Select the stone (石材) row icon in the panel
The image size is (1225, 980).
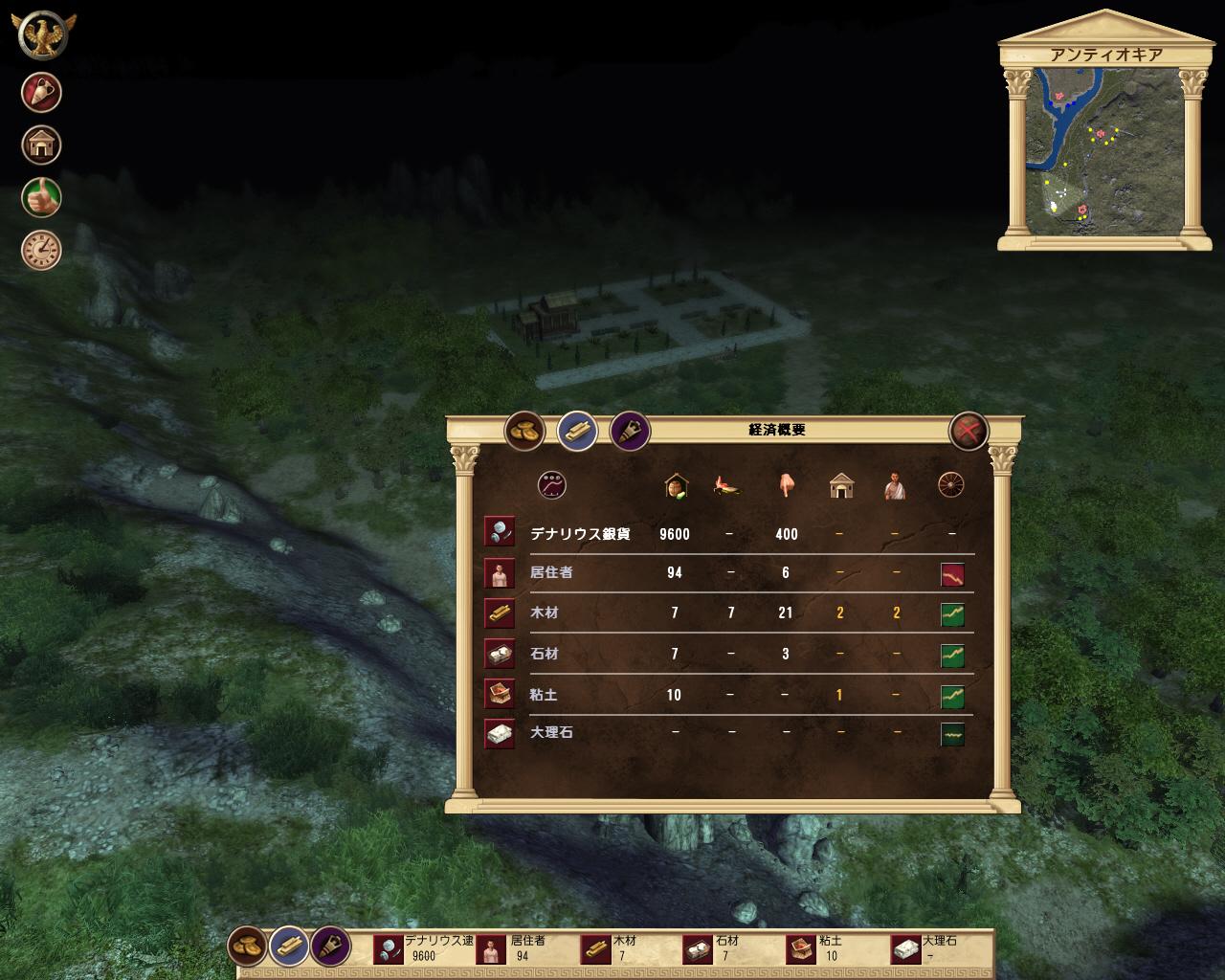500,654
